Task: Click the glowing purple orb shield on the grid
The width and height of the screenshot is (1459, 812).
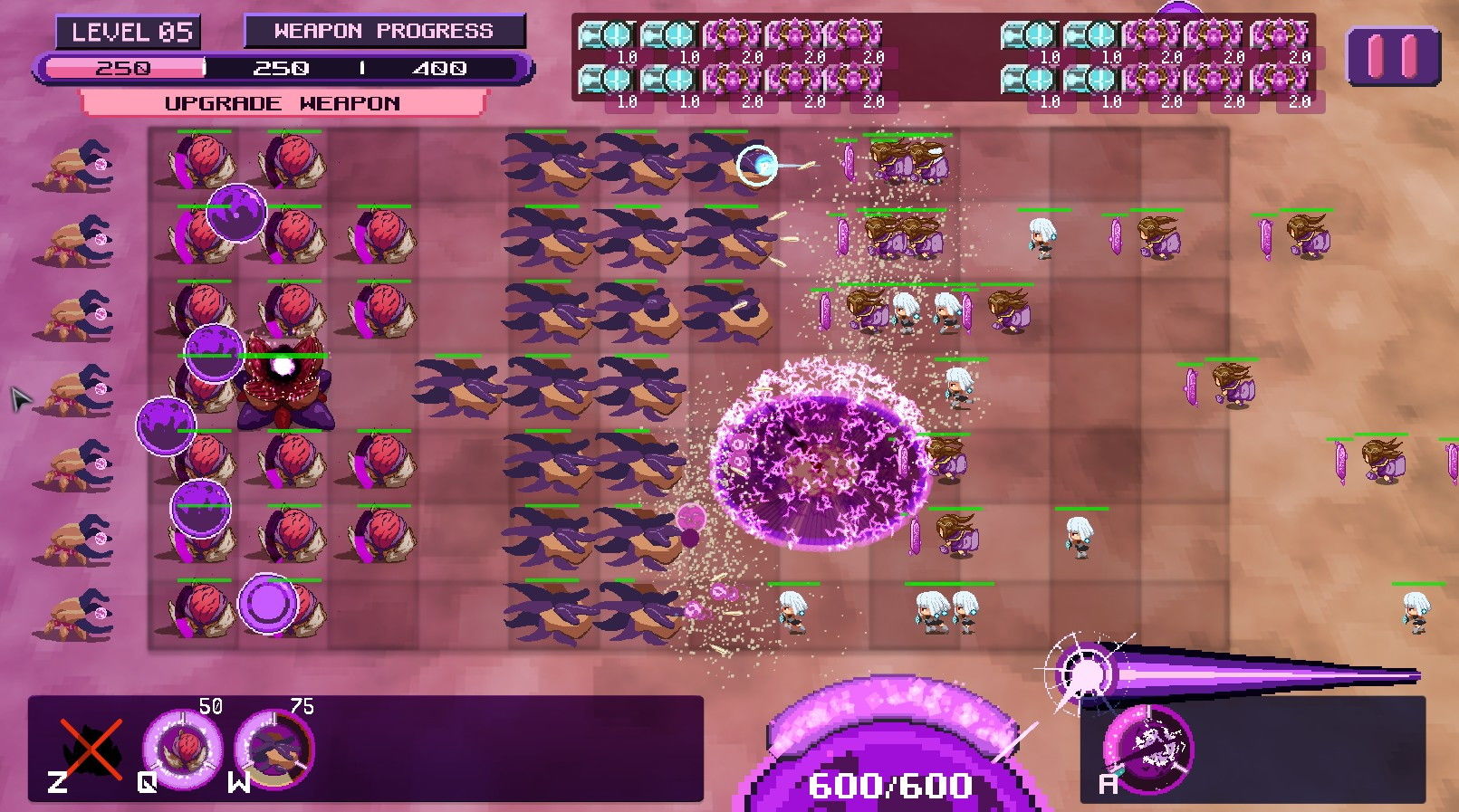Action: [268, 602]
